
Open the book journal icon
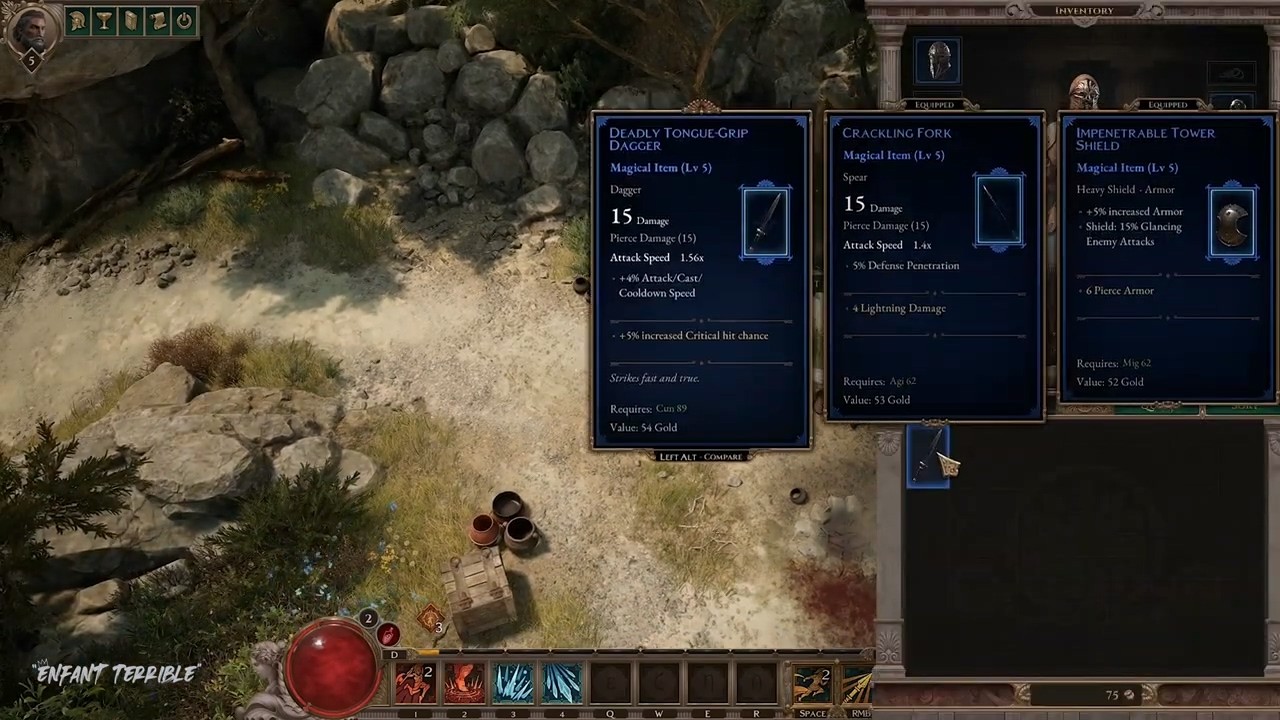(131, 21)
